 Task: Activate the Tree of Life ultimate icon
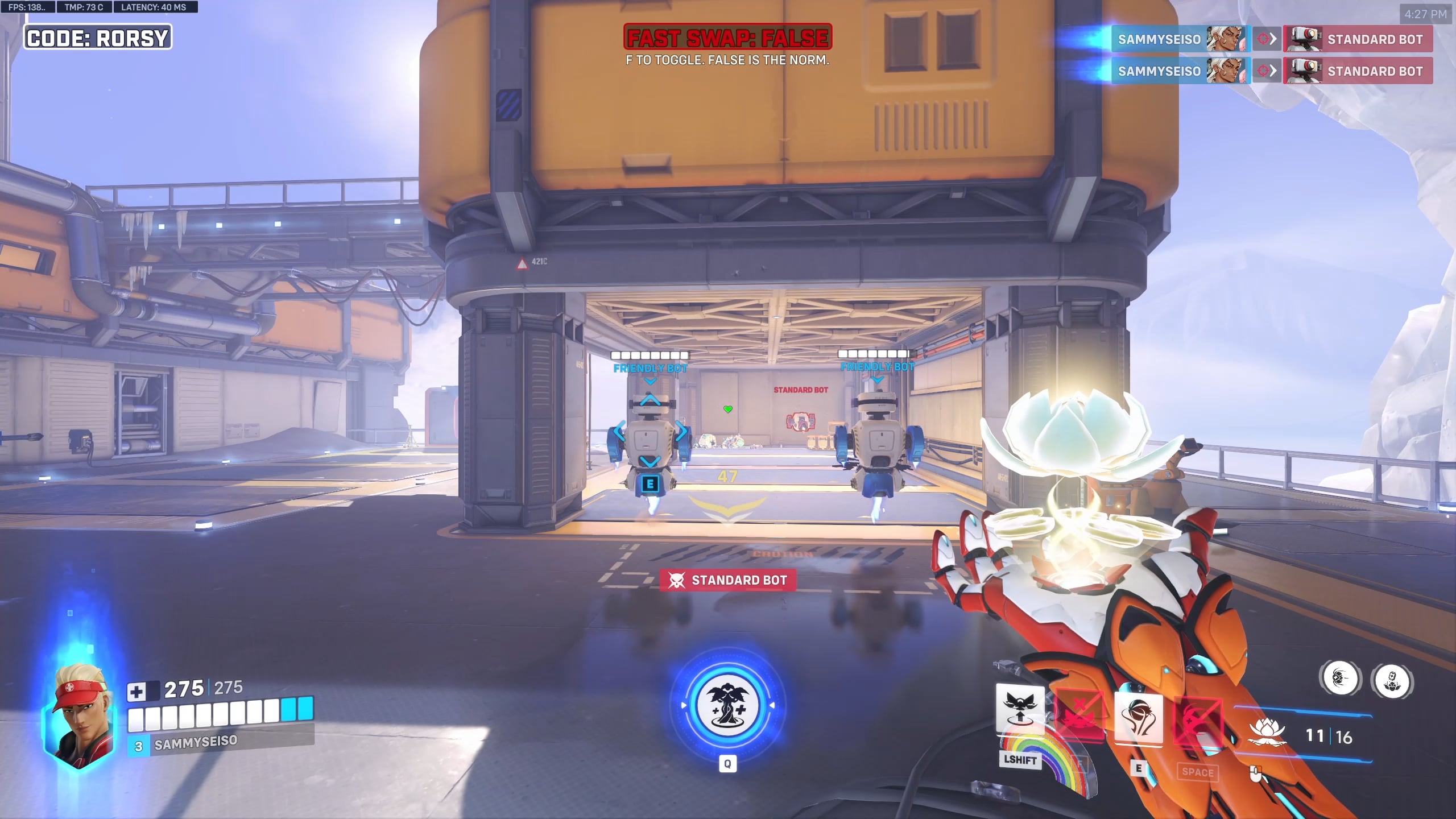(x=727, y=705)
